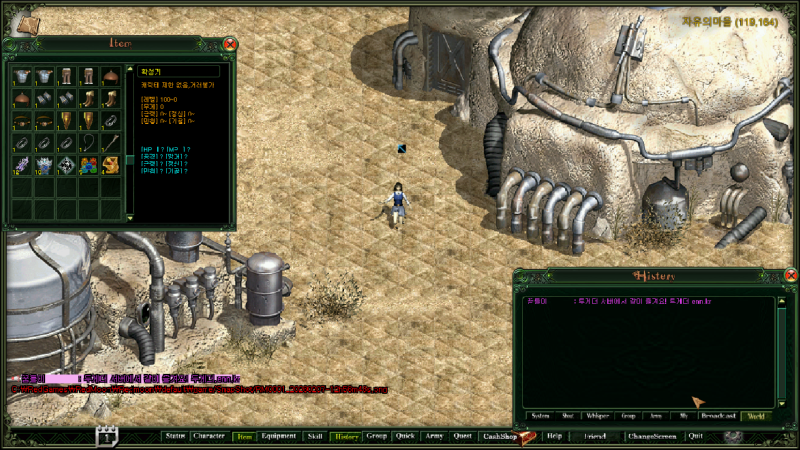This screenshot has width=800, height=450.
Task: Open the Army menu
Action: pos(434,437)
